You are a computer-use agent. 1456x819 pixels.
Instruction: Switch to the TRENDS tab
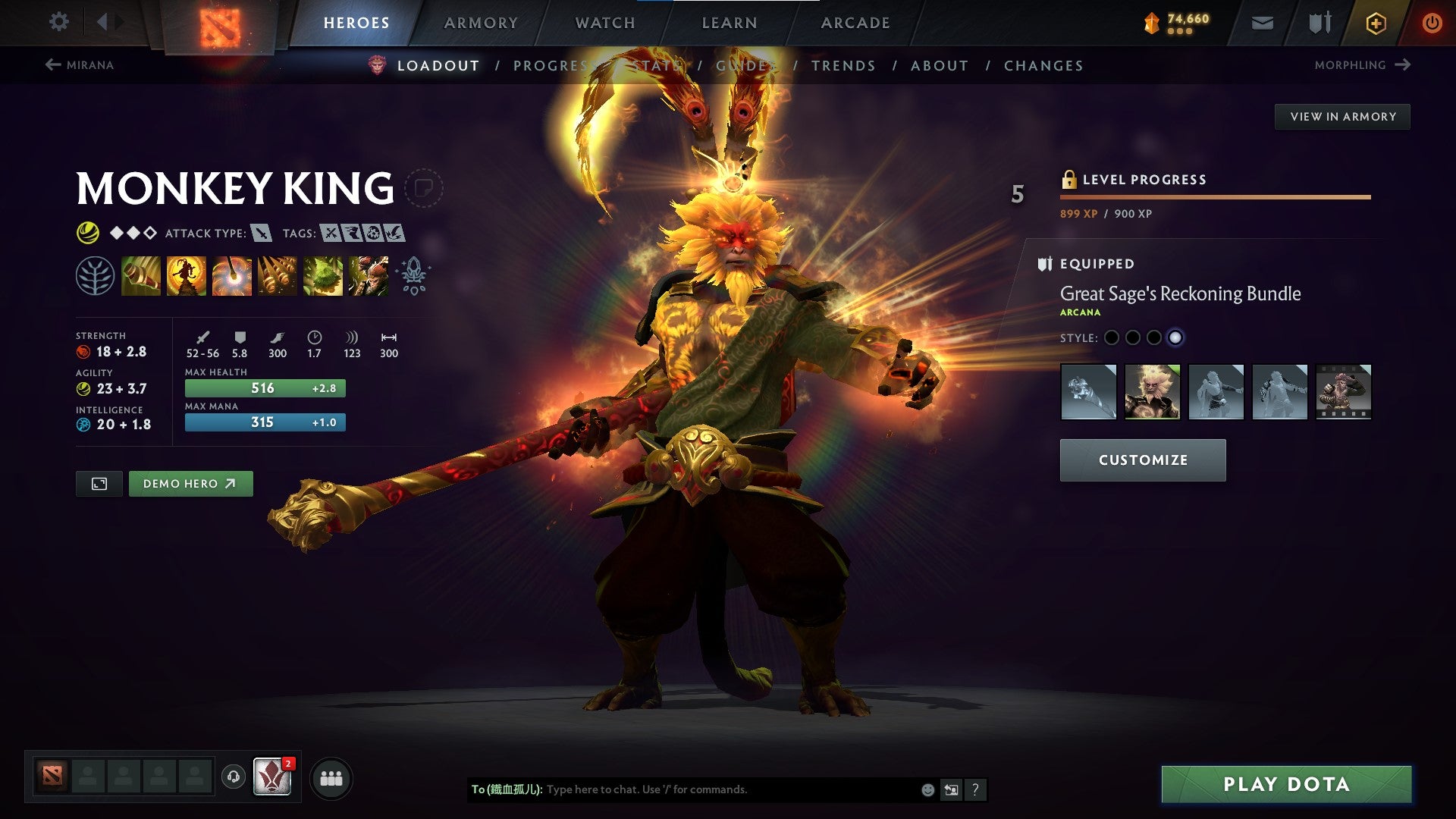pyautogui.click(x=844, y=65)
